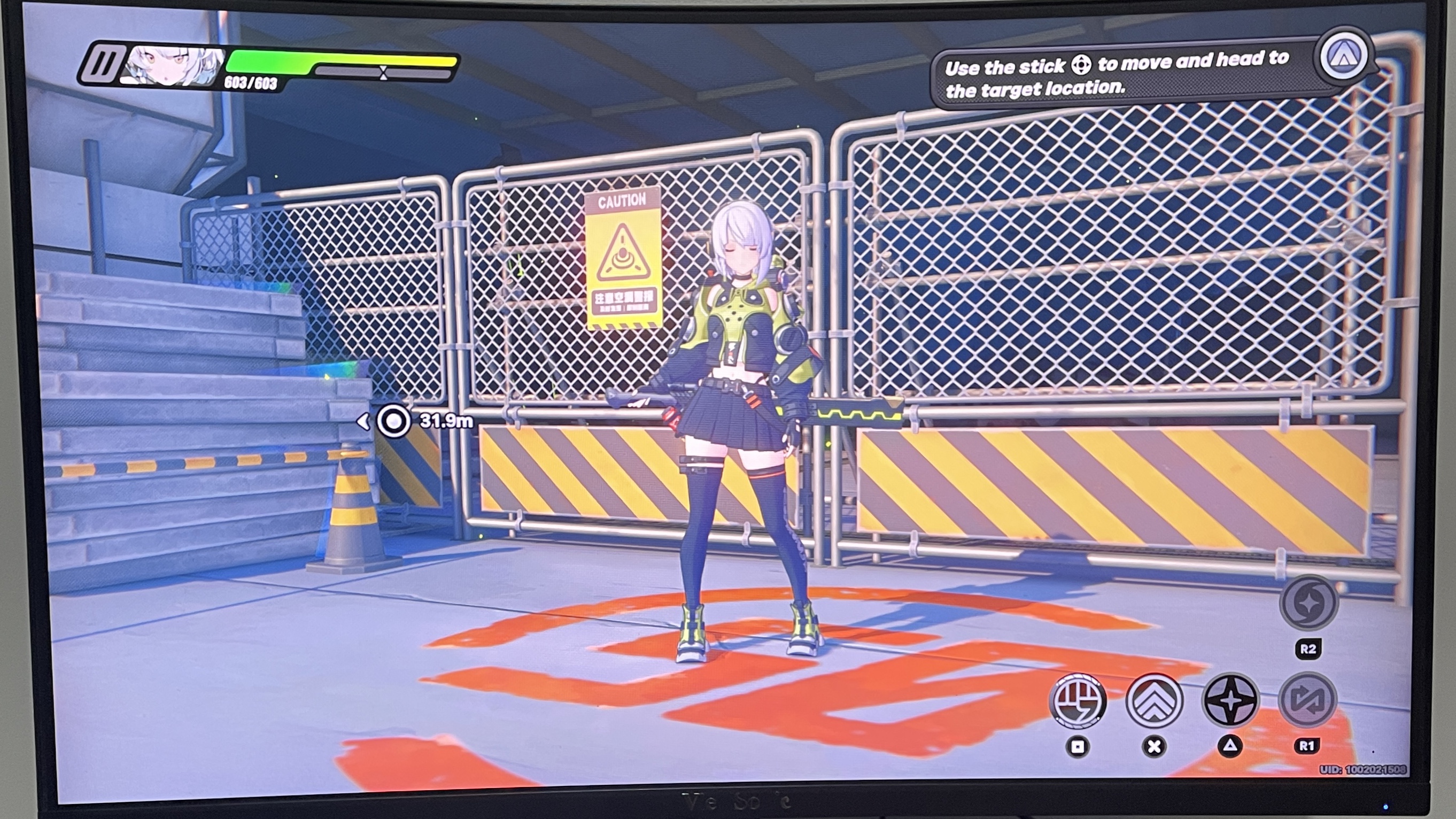
Task: Click the waypoint target marker showing 31.9m
Action: coord(396,421)
